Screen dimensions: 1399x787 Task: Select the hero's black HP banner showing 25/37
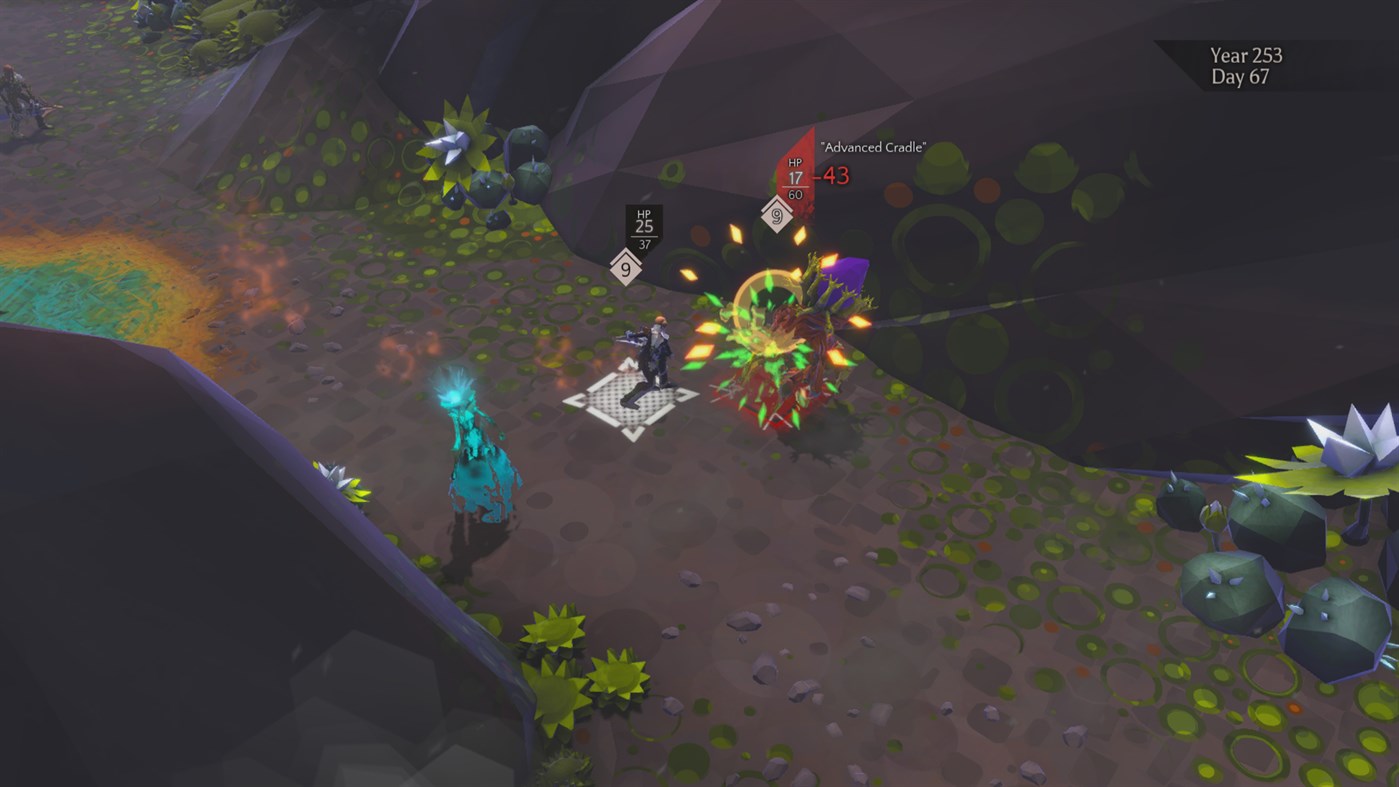(643, 227)
